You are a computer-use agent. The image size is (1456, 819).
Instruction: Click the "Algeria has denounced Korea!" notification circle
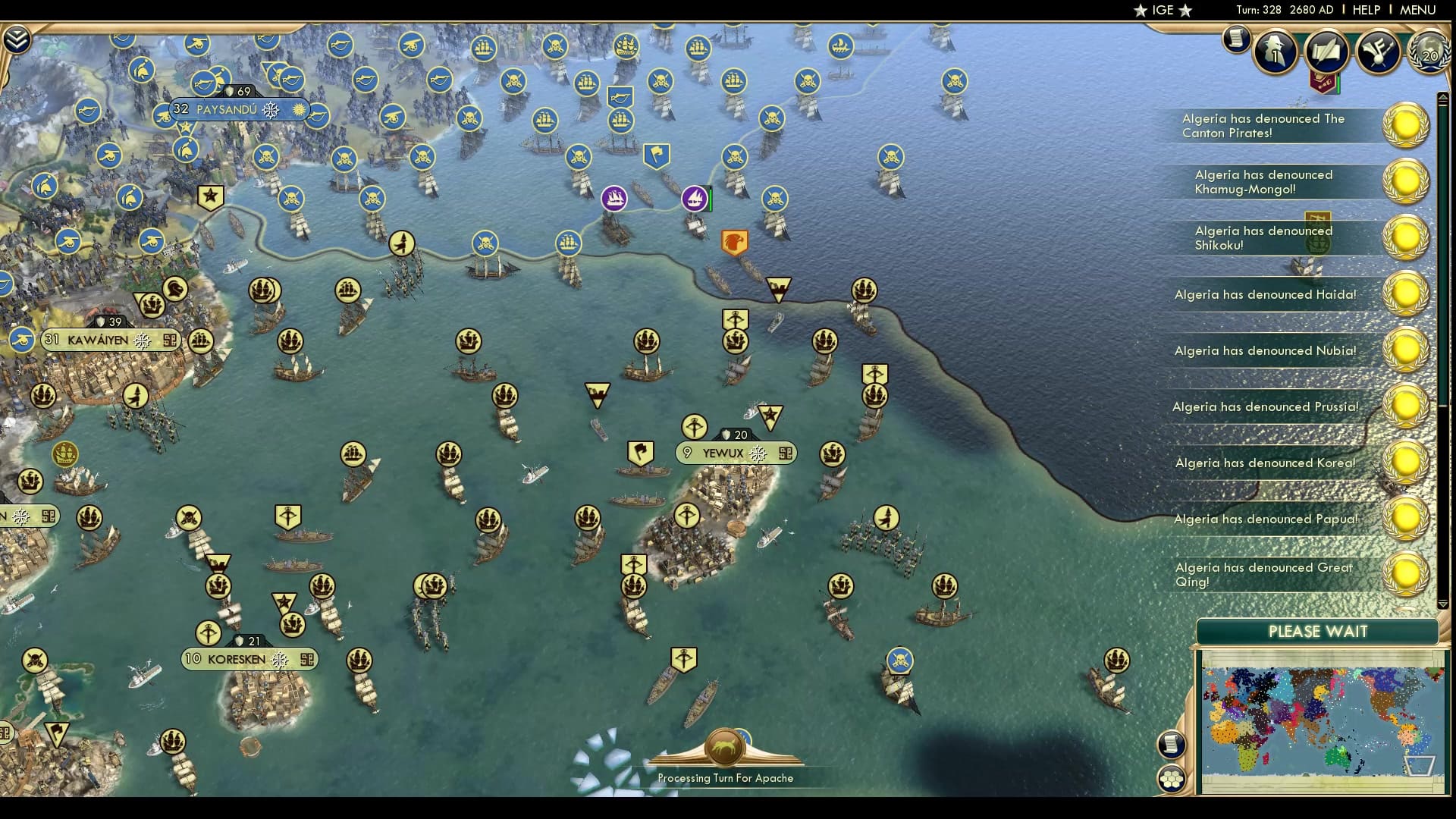tap(1407, 460)
